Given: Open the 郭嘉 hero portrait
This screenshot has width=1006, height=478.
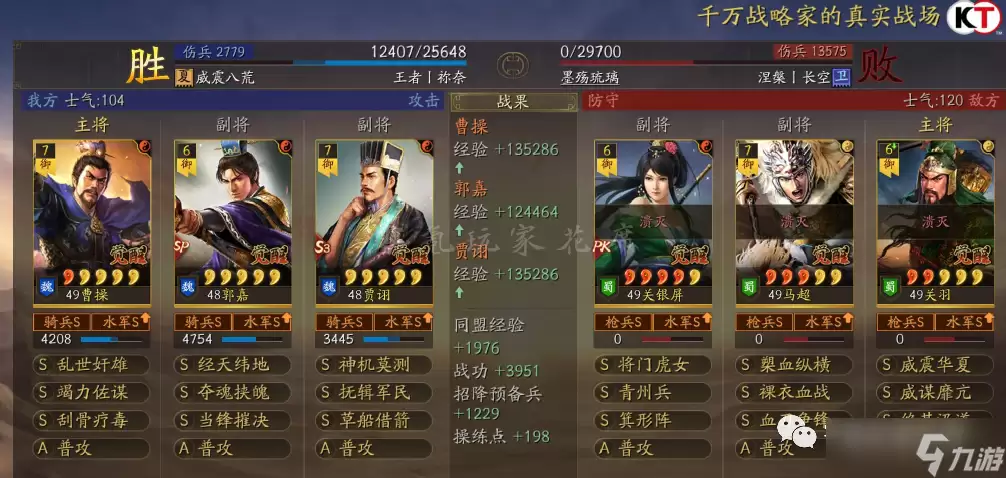Looking at the screenshot, I should point(232,220).
